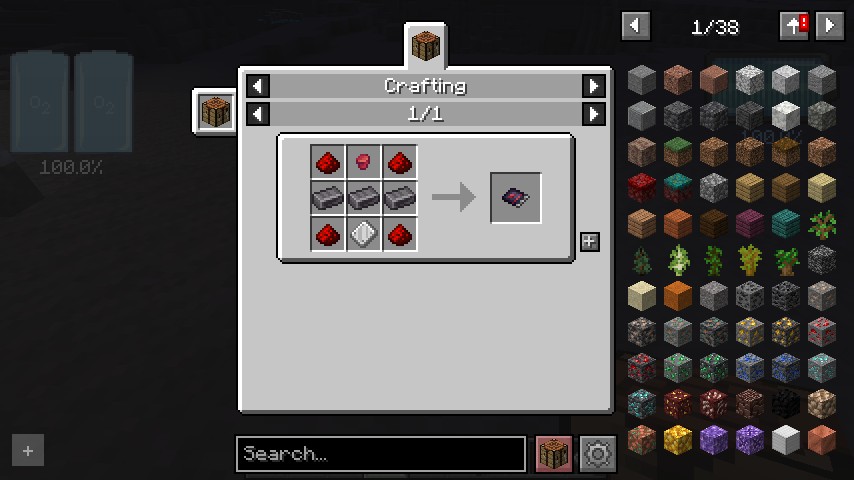The width and height of the screenshot is (854, 480).
Task: Go to the next recipe category
Action: click(x=594, y=86)
